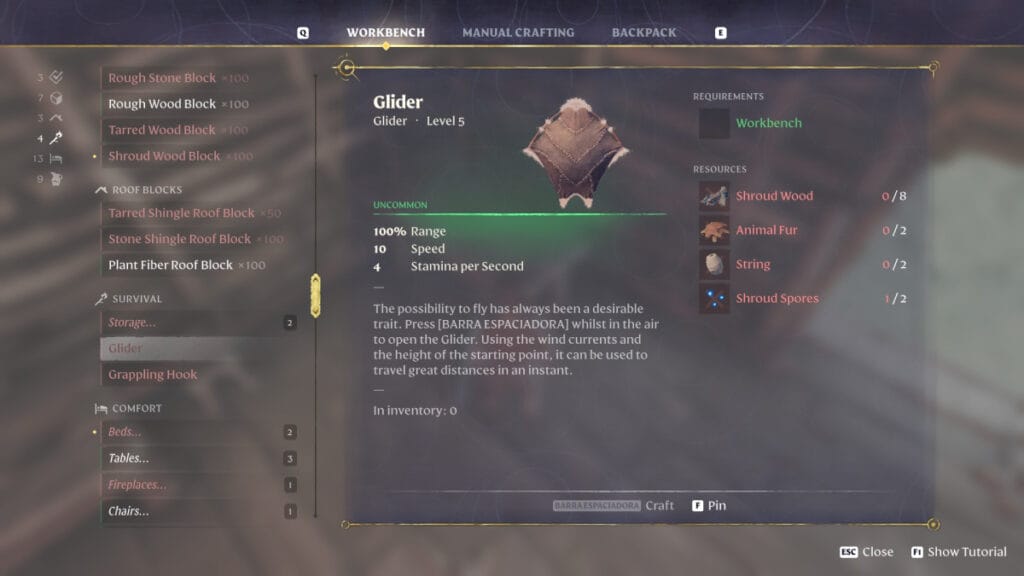Open the Backpack tab
1024x576 pixels.
(644, 33)
